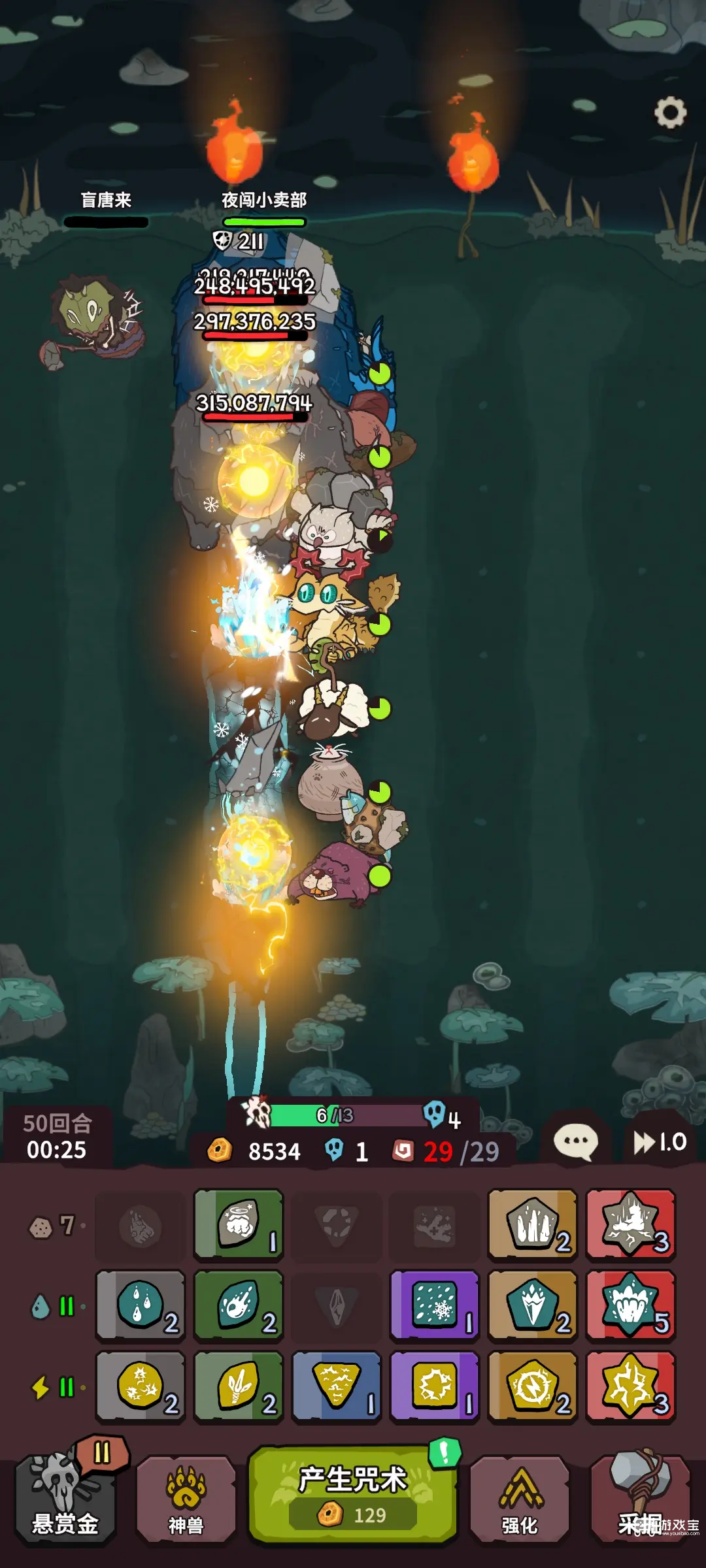706x1568 pixels.
Task: Select the purple lightning burst spell tile
Action: [435, 1386]
